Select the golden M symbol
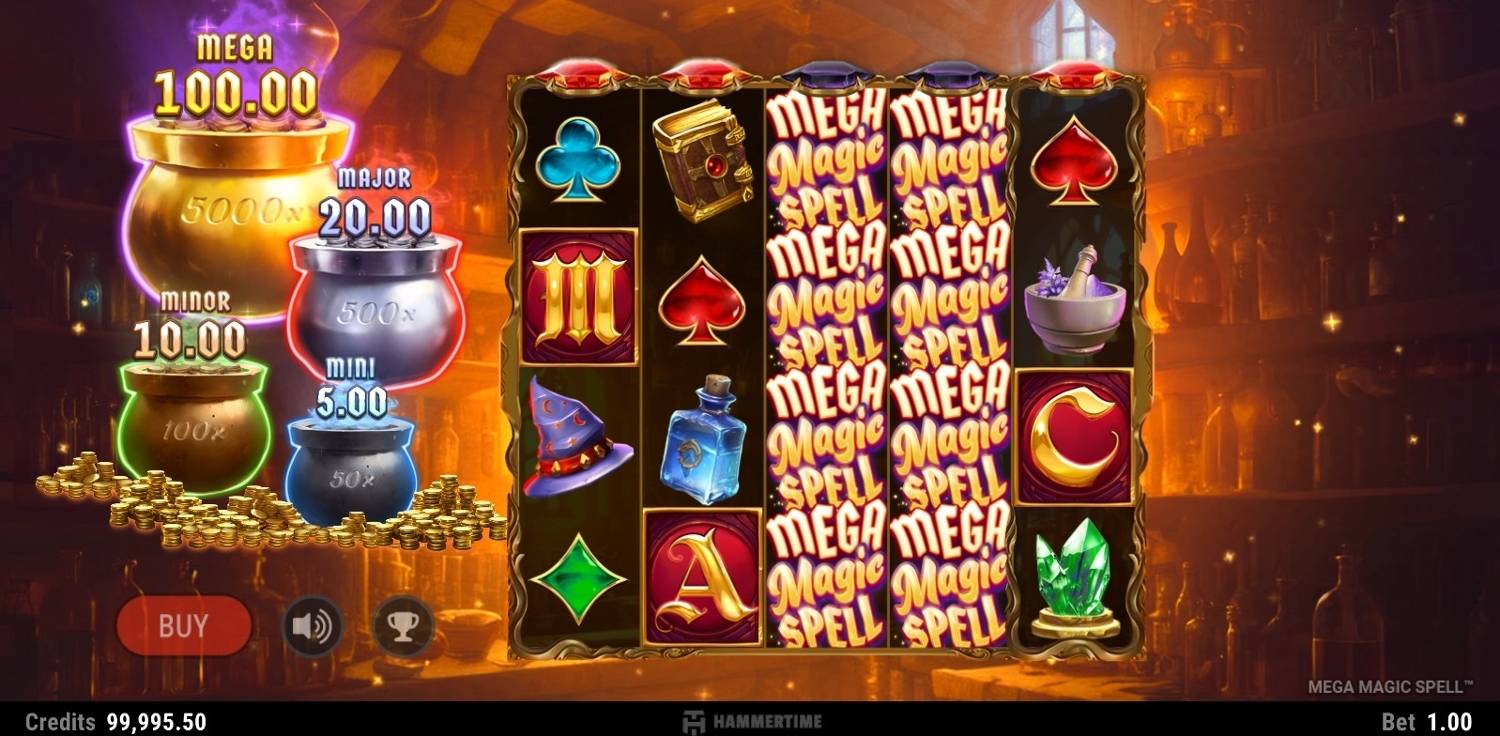 [x=578, y=296]
